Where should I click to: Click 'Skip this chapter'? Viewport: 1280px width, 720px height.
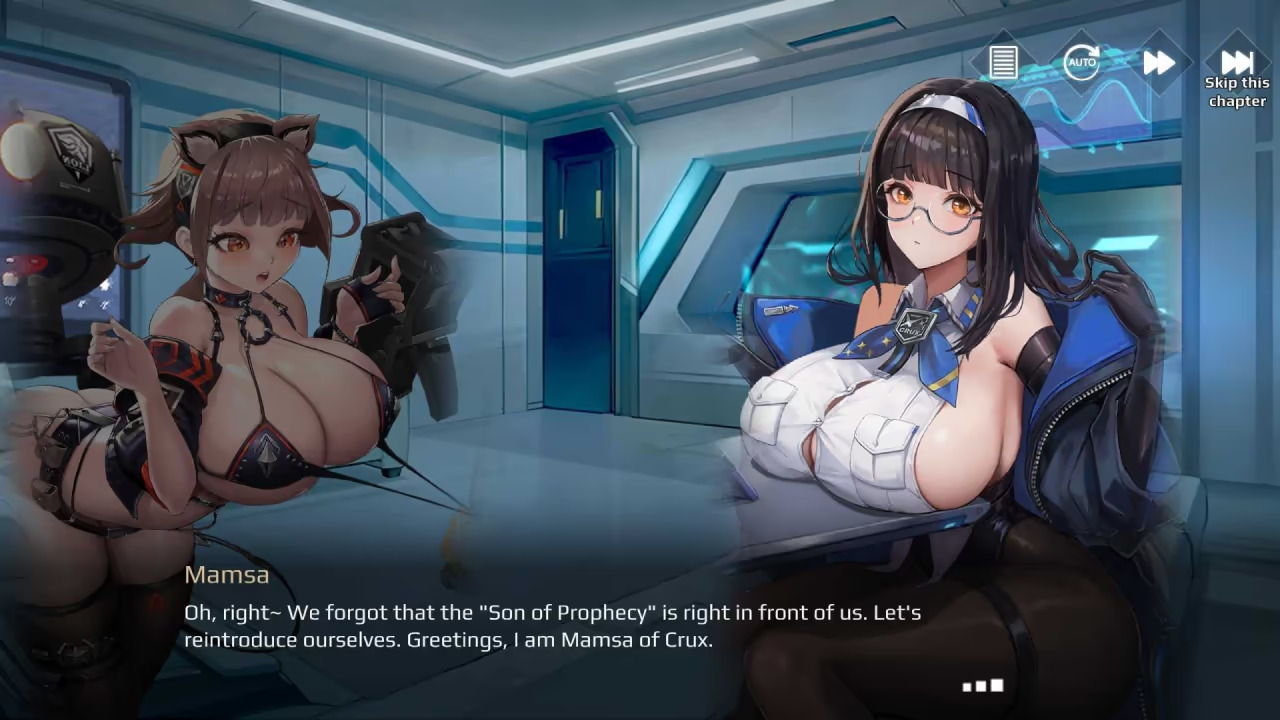click(x=1236, y=91)
